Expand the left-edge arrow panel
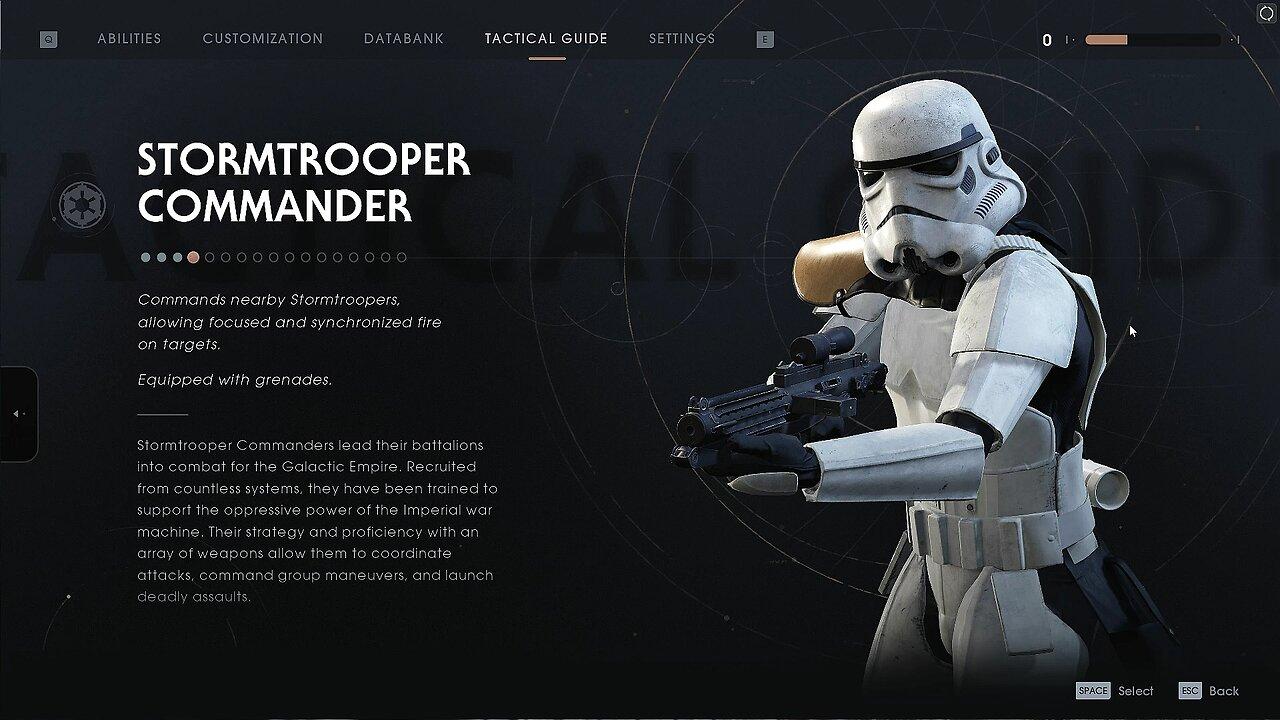This screenshot has height=720, width=1280. pos(16,412)
